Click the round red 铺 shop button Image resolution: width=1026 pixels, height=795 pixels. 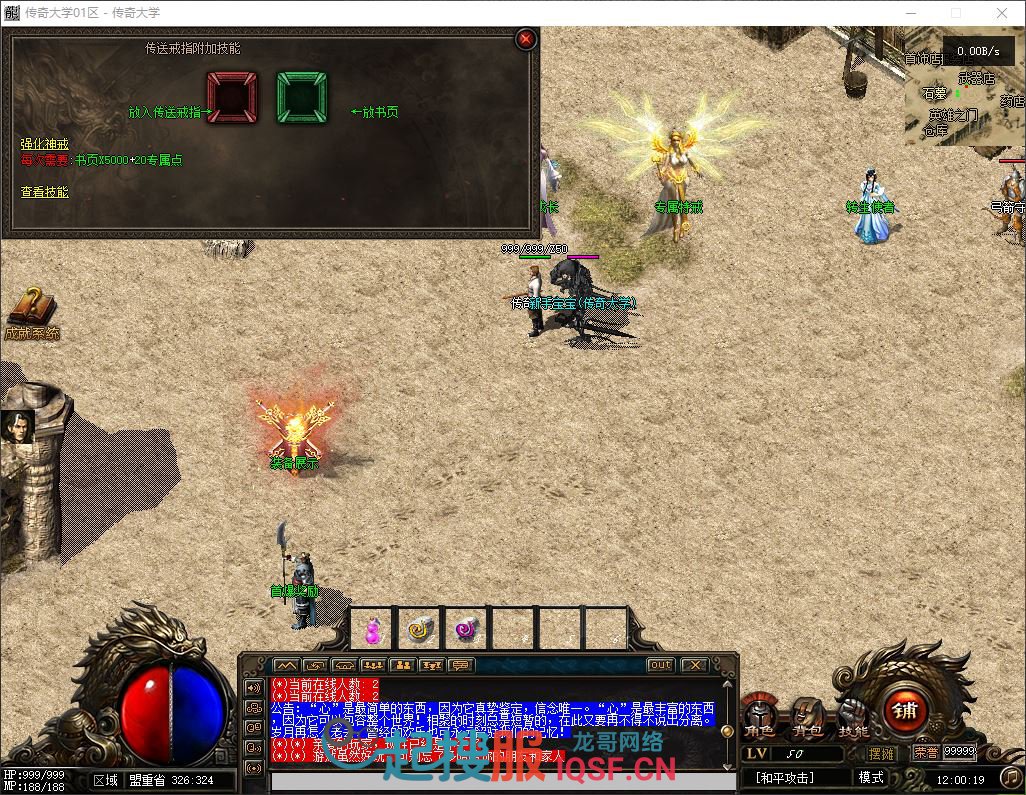click(x=905, y=711)
